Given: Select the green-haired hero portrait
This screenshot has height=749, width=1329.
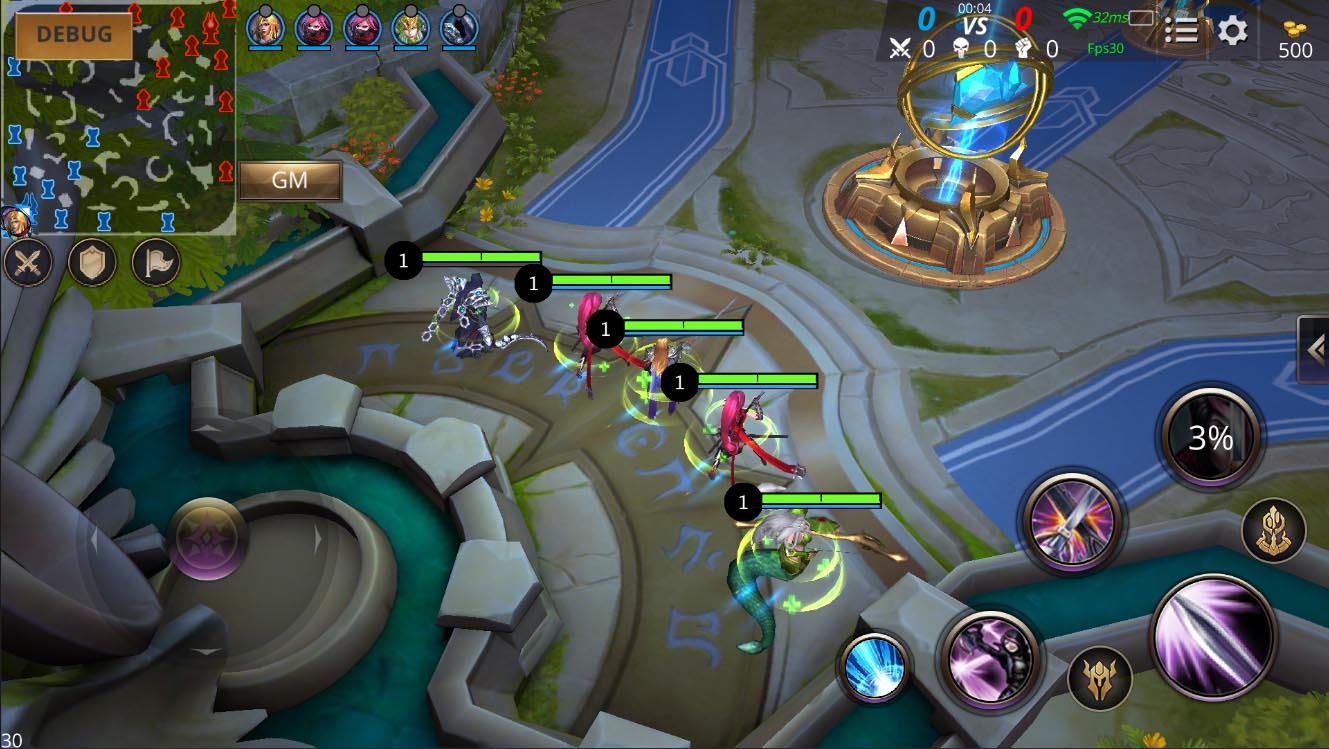Looking at the screenshot, I should coord(410,26).
